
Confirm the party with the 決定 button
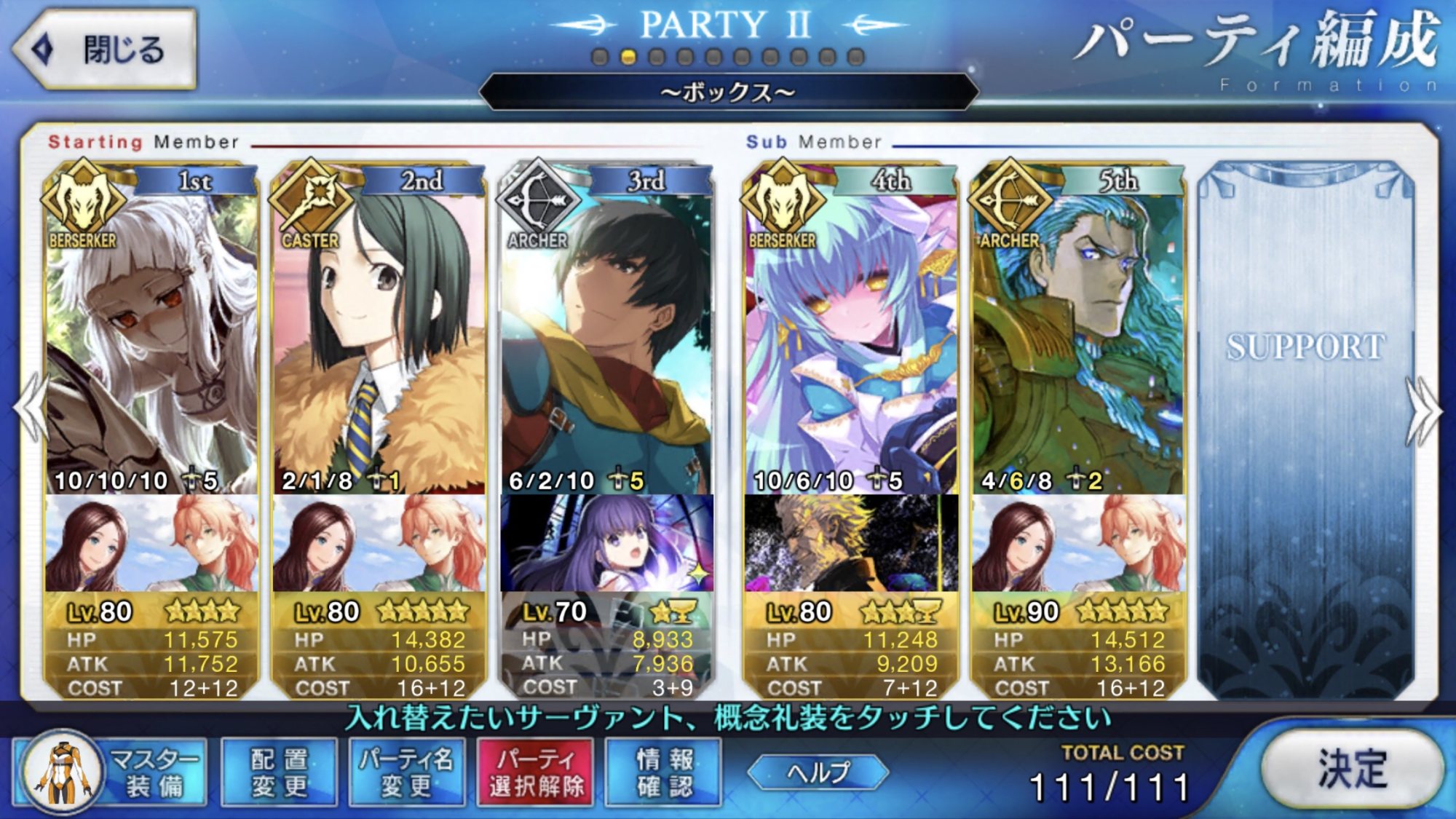coord(1350,769)
